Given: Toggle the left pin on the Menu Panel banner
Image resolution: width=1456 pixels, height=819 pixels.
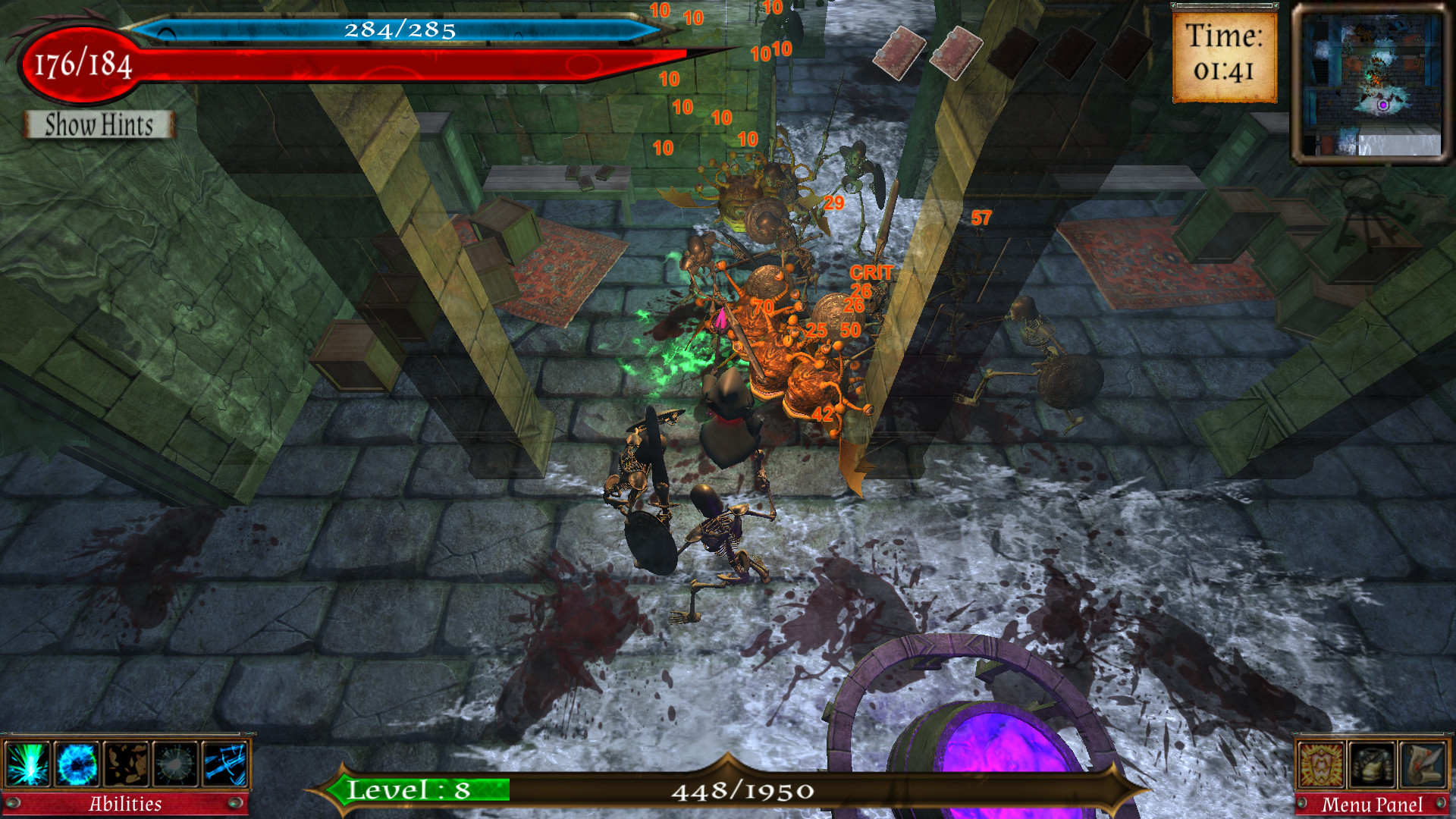Looking at the screenshot, I should (1302, 803).
